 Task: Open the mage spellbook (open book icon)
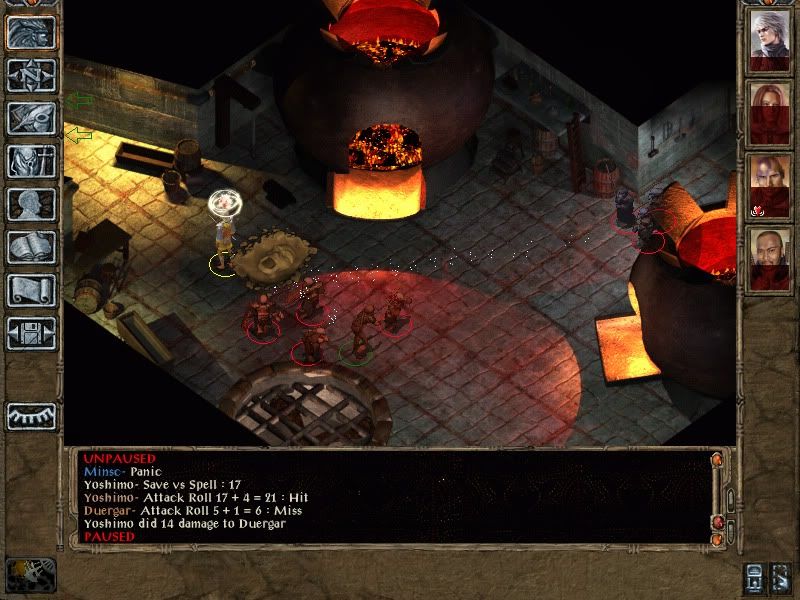click(31, 247)
